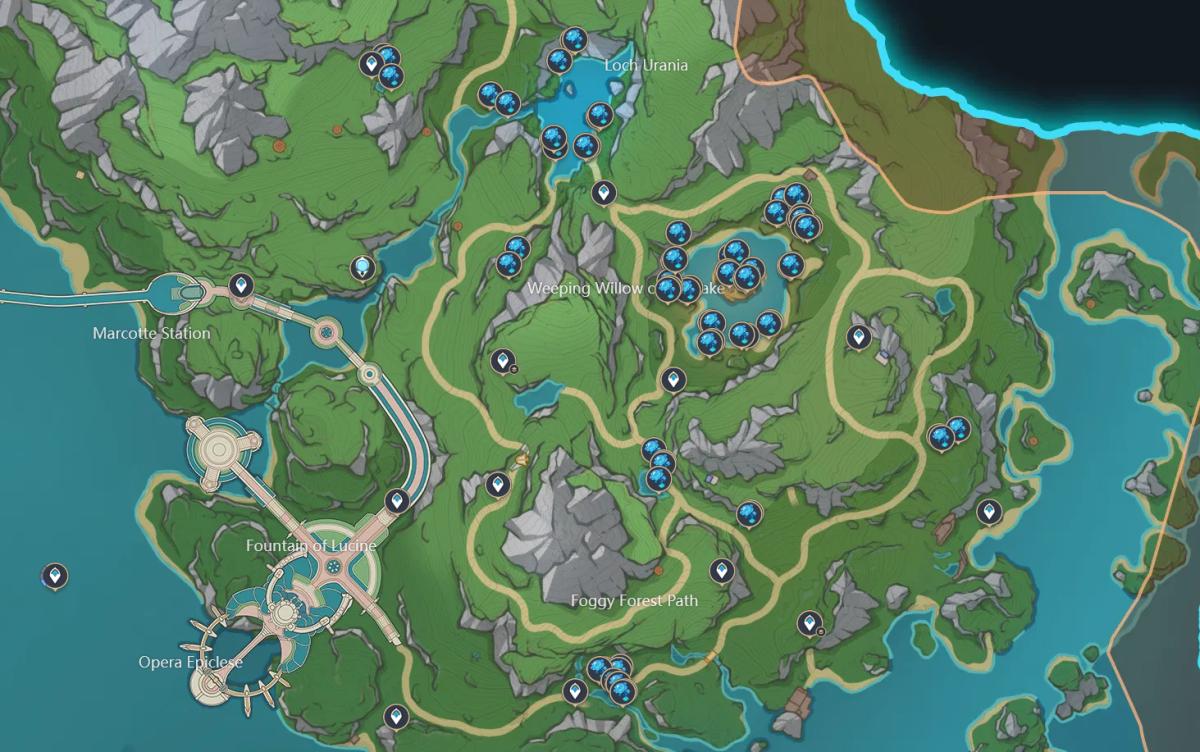Choose the waypoint just south of Loch Urania
Viewport: 1200px width, 752px height.
click(602, 192)
